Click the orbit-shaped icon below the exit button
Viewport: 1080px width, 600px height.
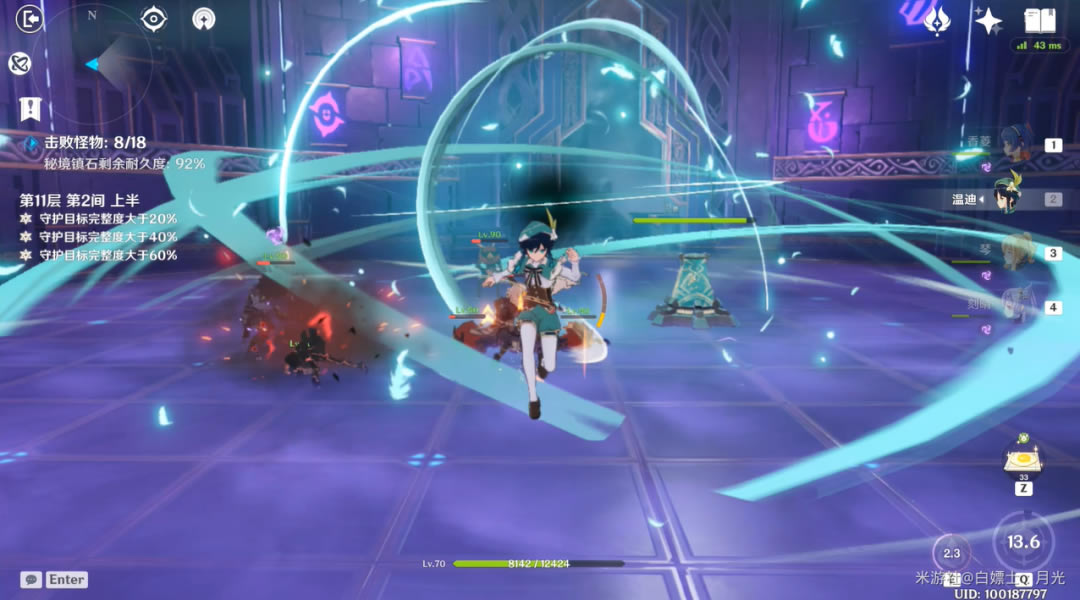19,63
